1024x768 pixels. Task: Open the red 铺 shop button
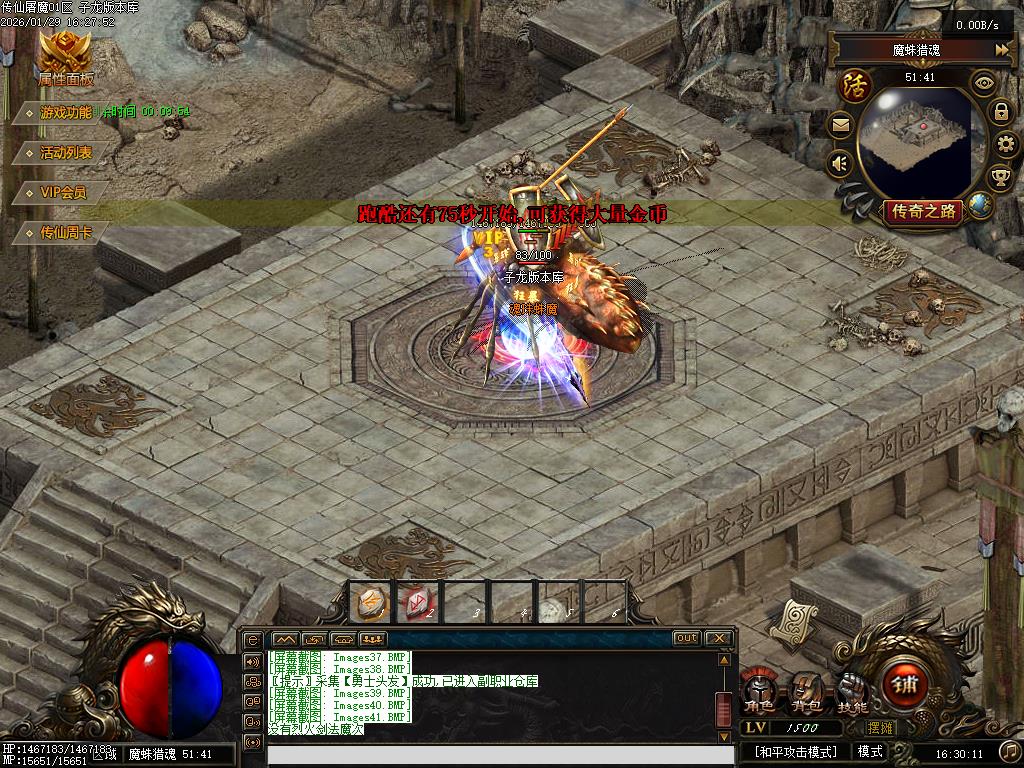(x=906, y=686)
